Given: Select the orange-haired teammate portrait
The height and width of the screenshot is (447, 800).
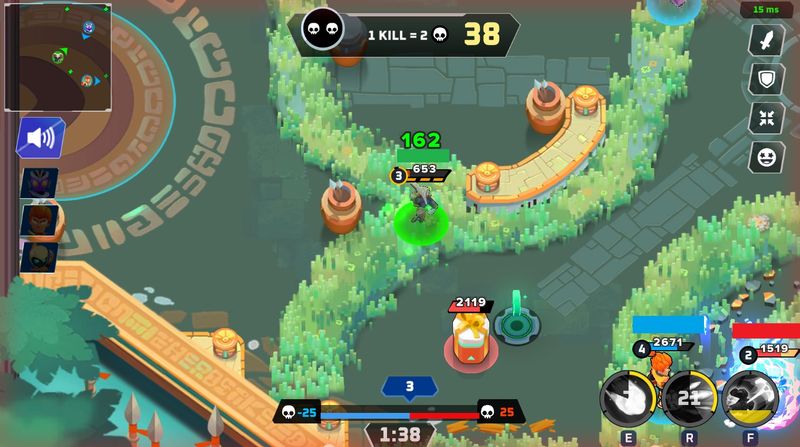Looking at the screenshot, I should 40,220.
